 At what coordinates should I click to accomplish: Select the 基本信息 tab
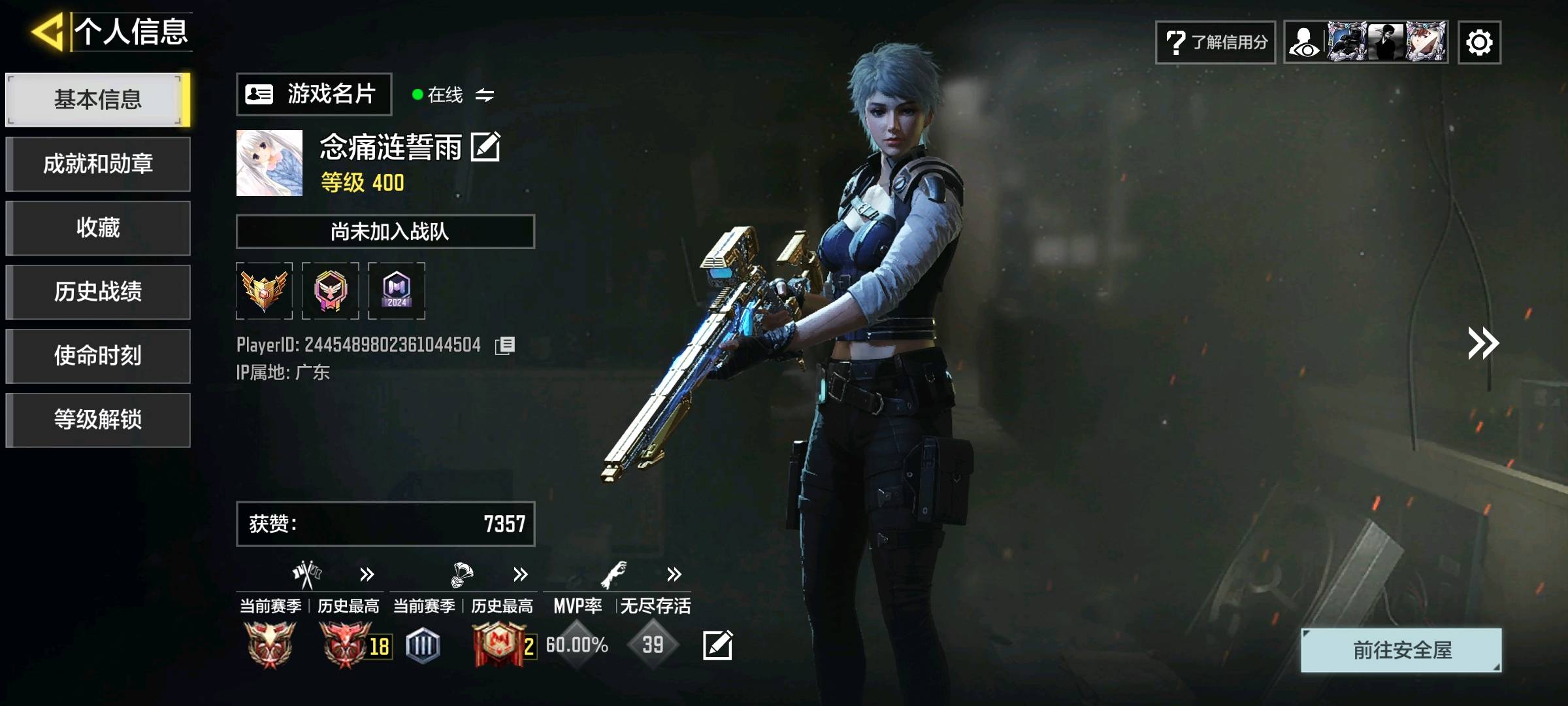tap(98, 99)
